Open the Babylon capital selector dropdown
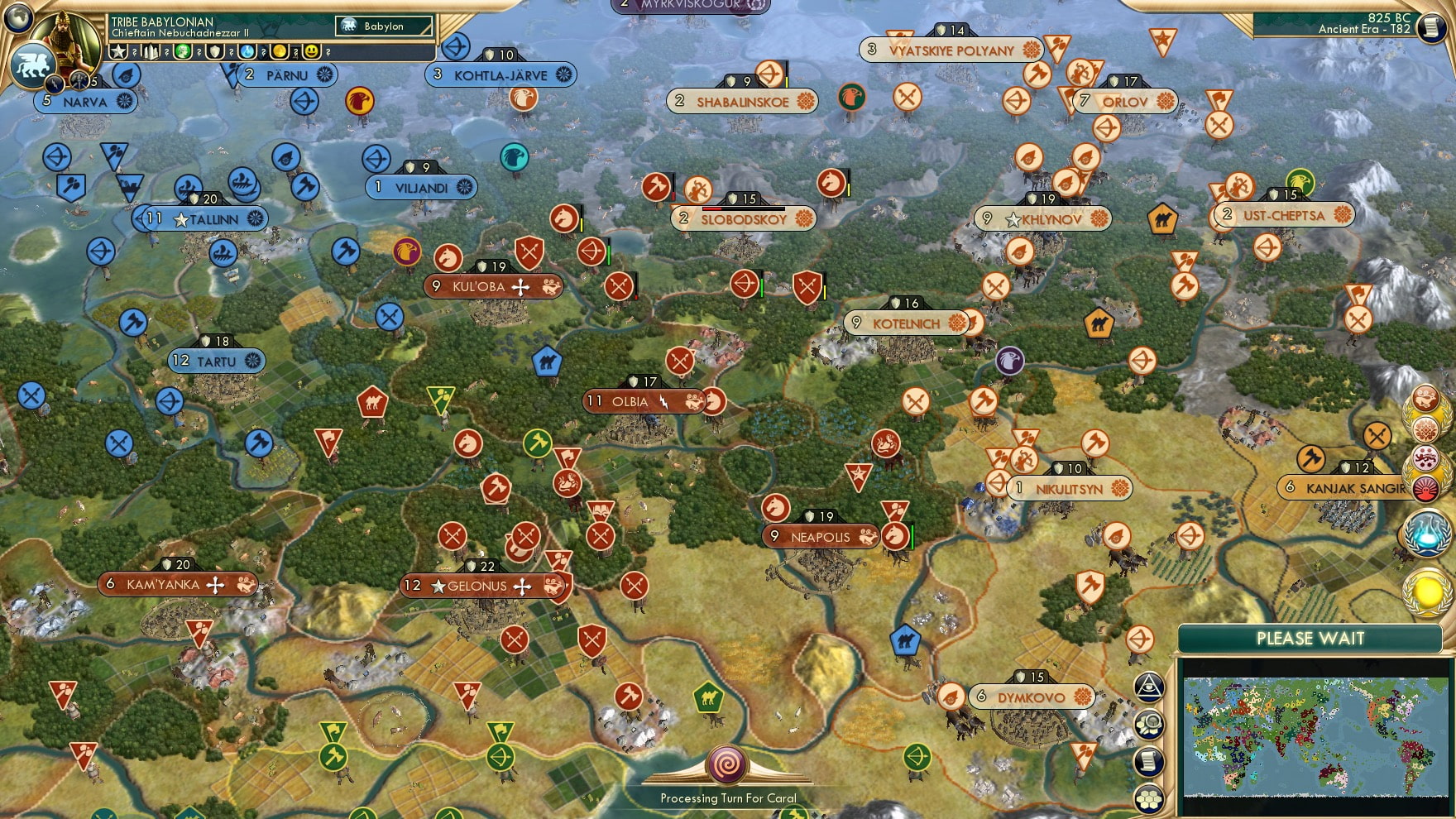Viewport: 1456px width, 819px height. pyautogui.click(x=383, y=26)
